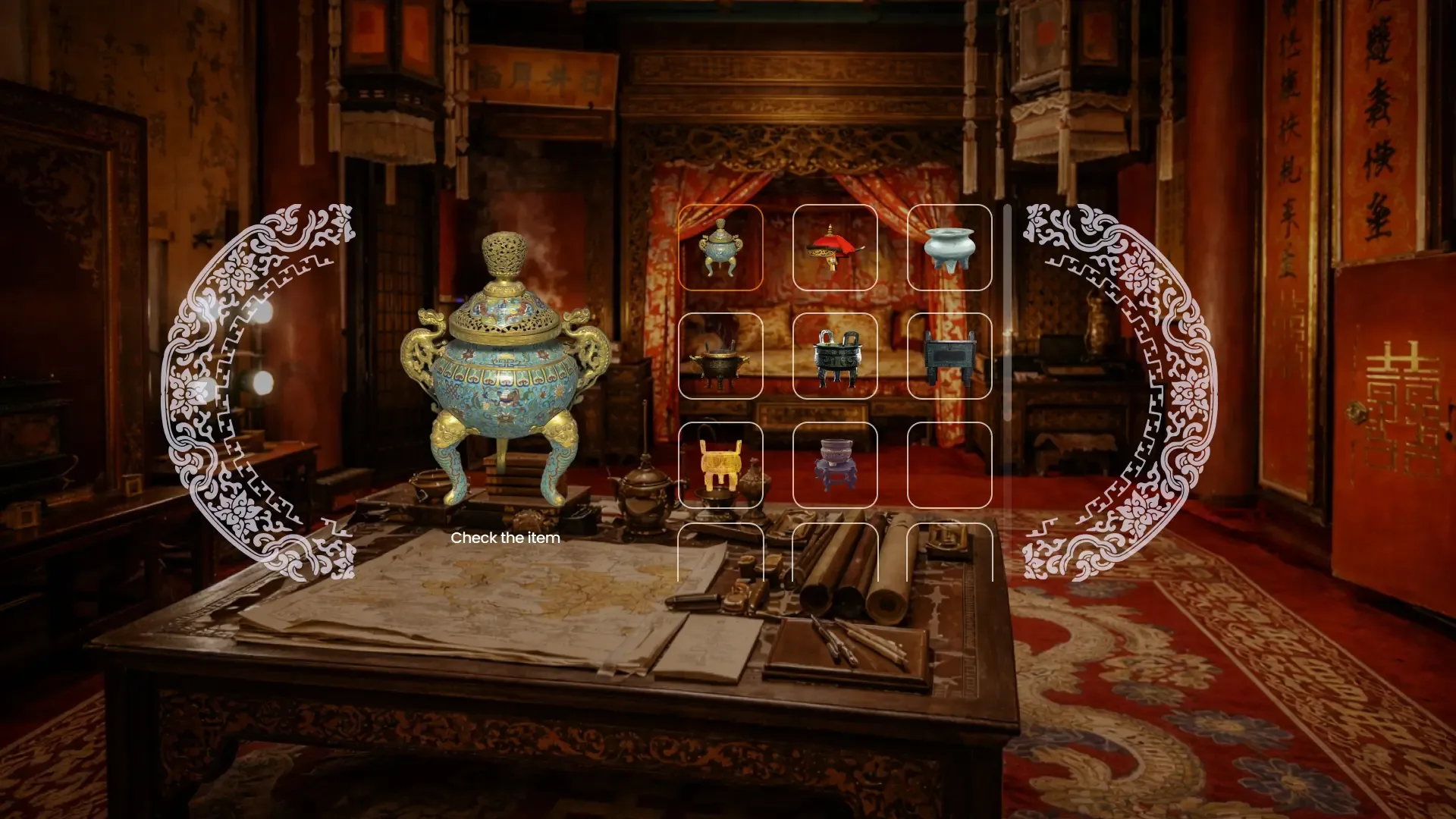Select the square four-legged bronze fangding
The image size is (1456, 819).
pyautogui.click(x=951, y=356)
